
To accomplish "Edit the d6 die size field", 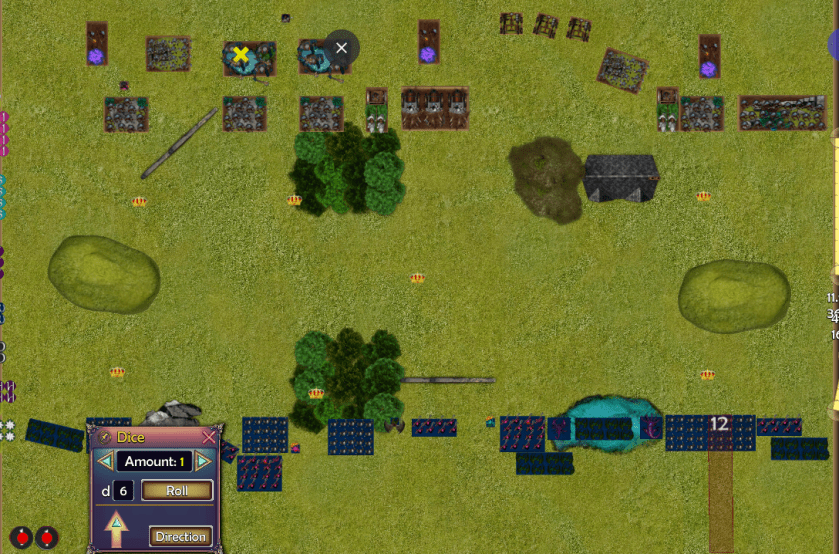I will (x=123, y=491).
